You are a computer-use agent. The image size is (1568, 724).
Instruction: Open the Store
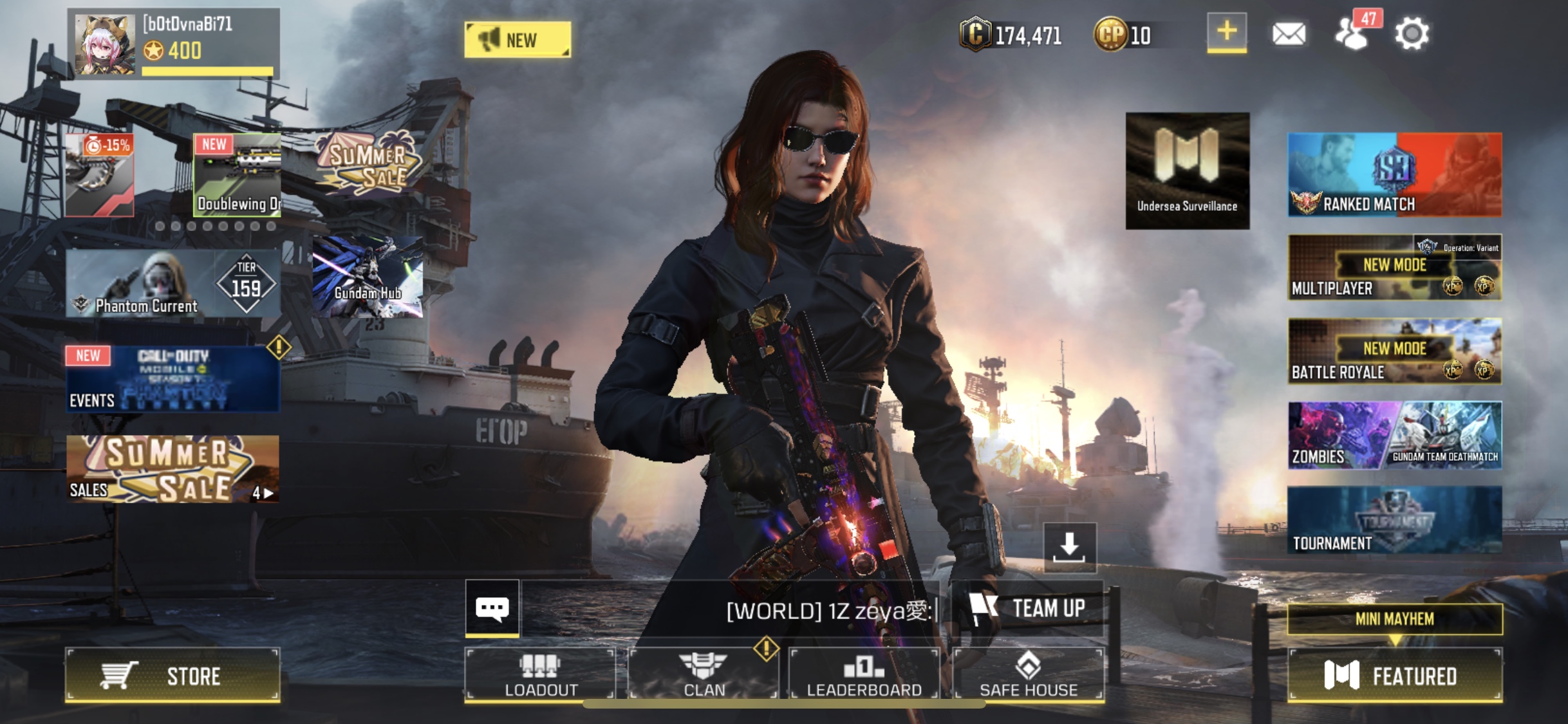click(x=173, y=675)
